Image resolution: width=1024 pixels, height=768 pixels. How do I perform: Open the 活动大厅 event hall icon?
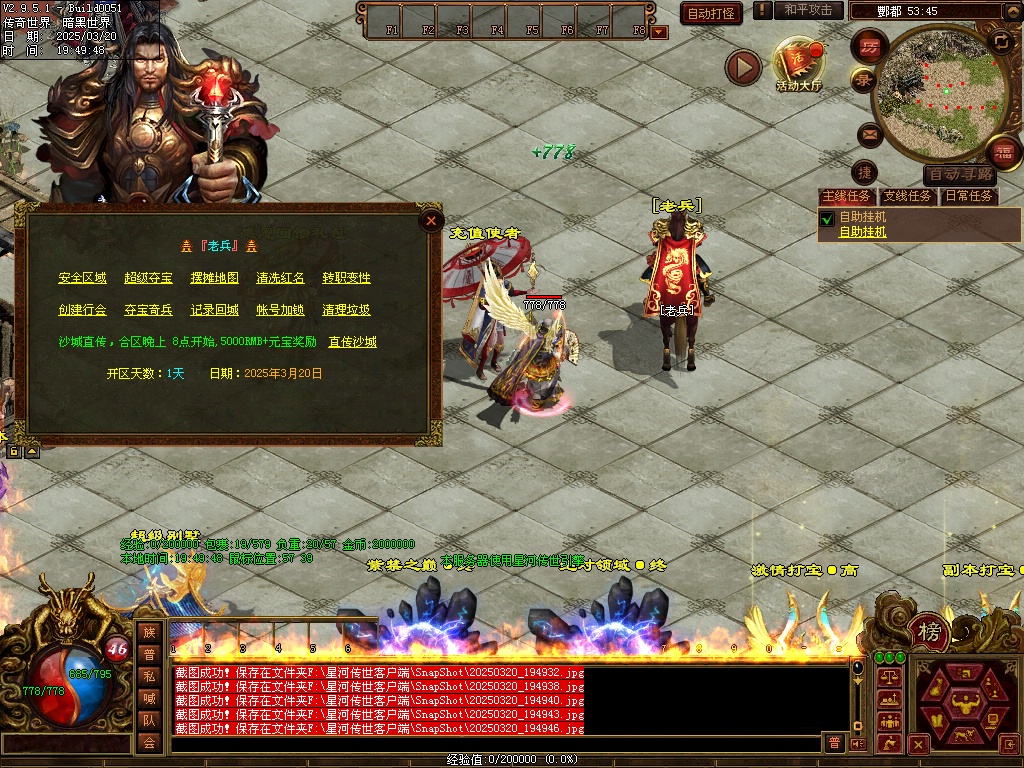[x=798, y=62]
